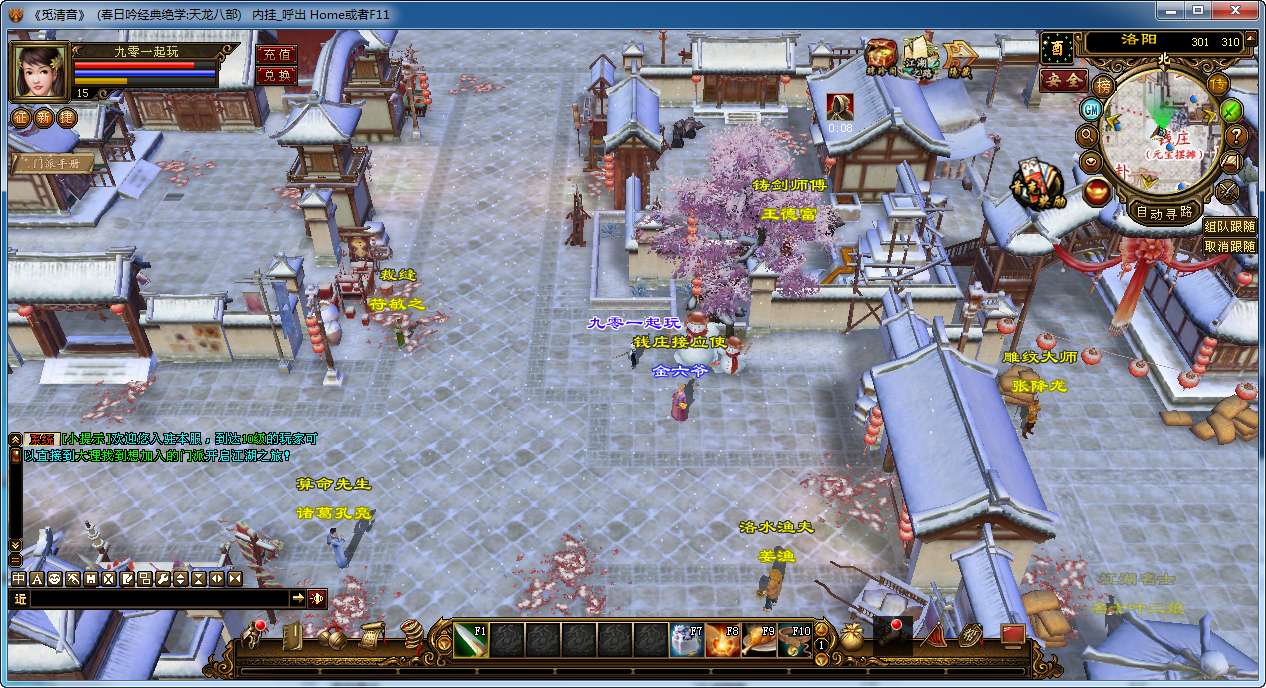Use the F1 green sword skill slot
The image size is (1266, 688).
[470, 640]
